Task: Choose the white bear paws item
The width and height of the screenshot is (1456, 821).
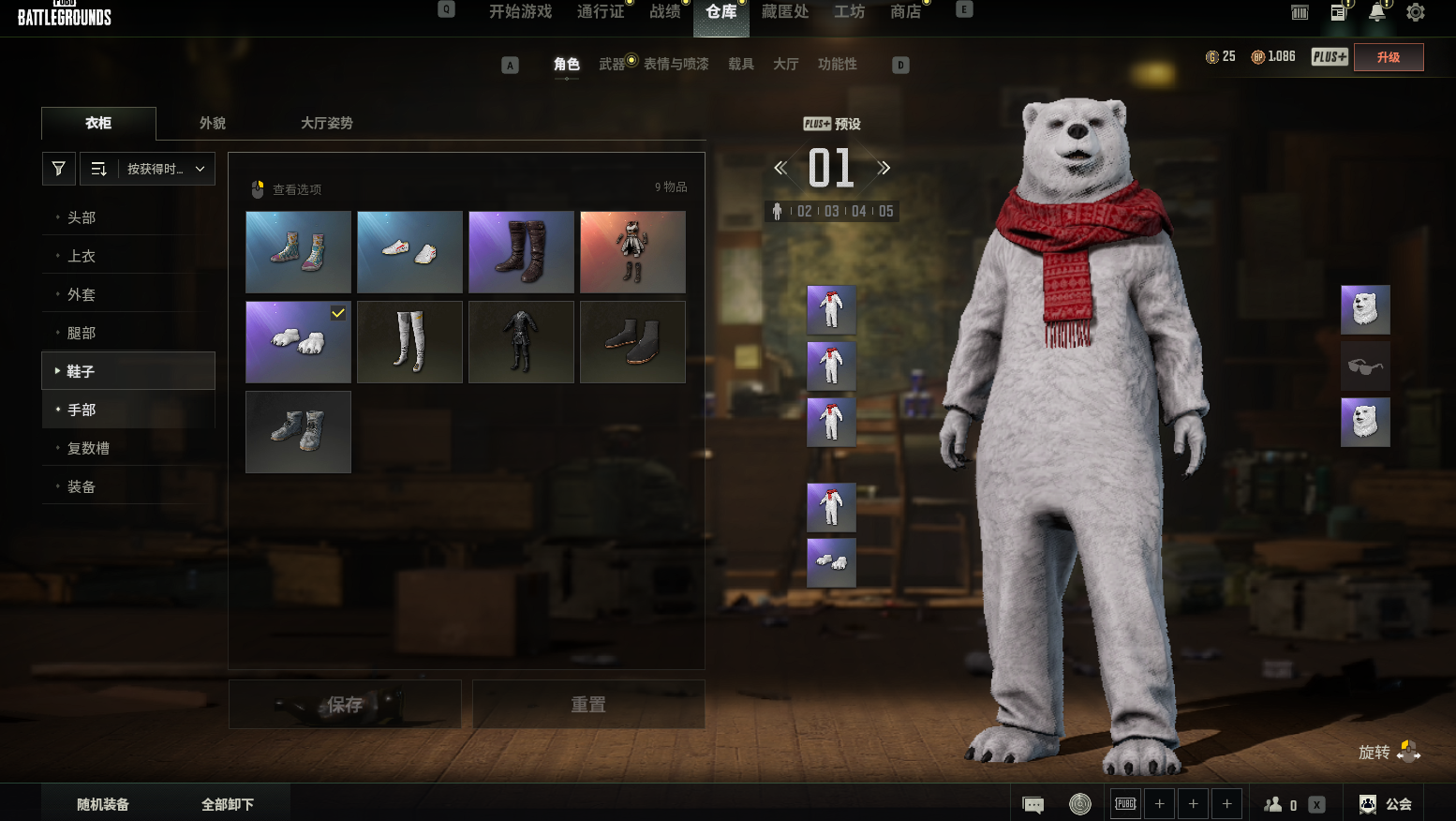Action: [x=298, y=342]
